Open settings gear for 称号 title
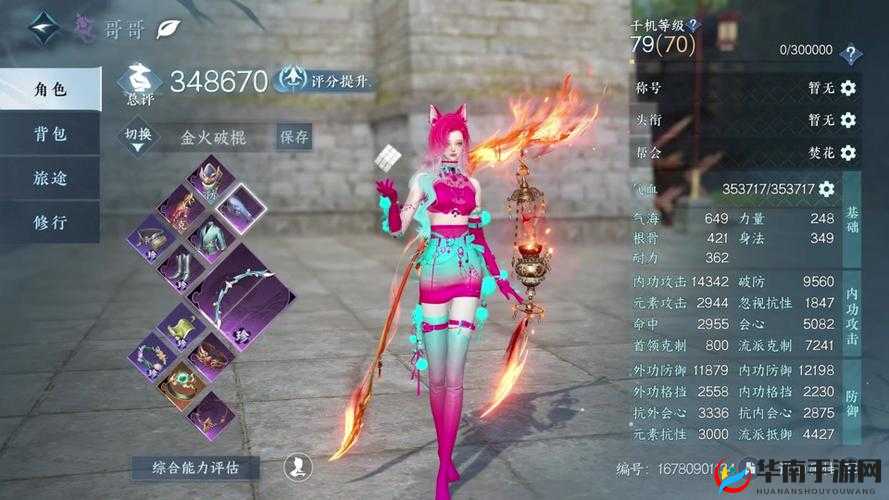This screenshot has height=500, width=889. point(848,88)
